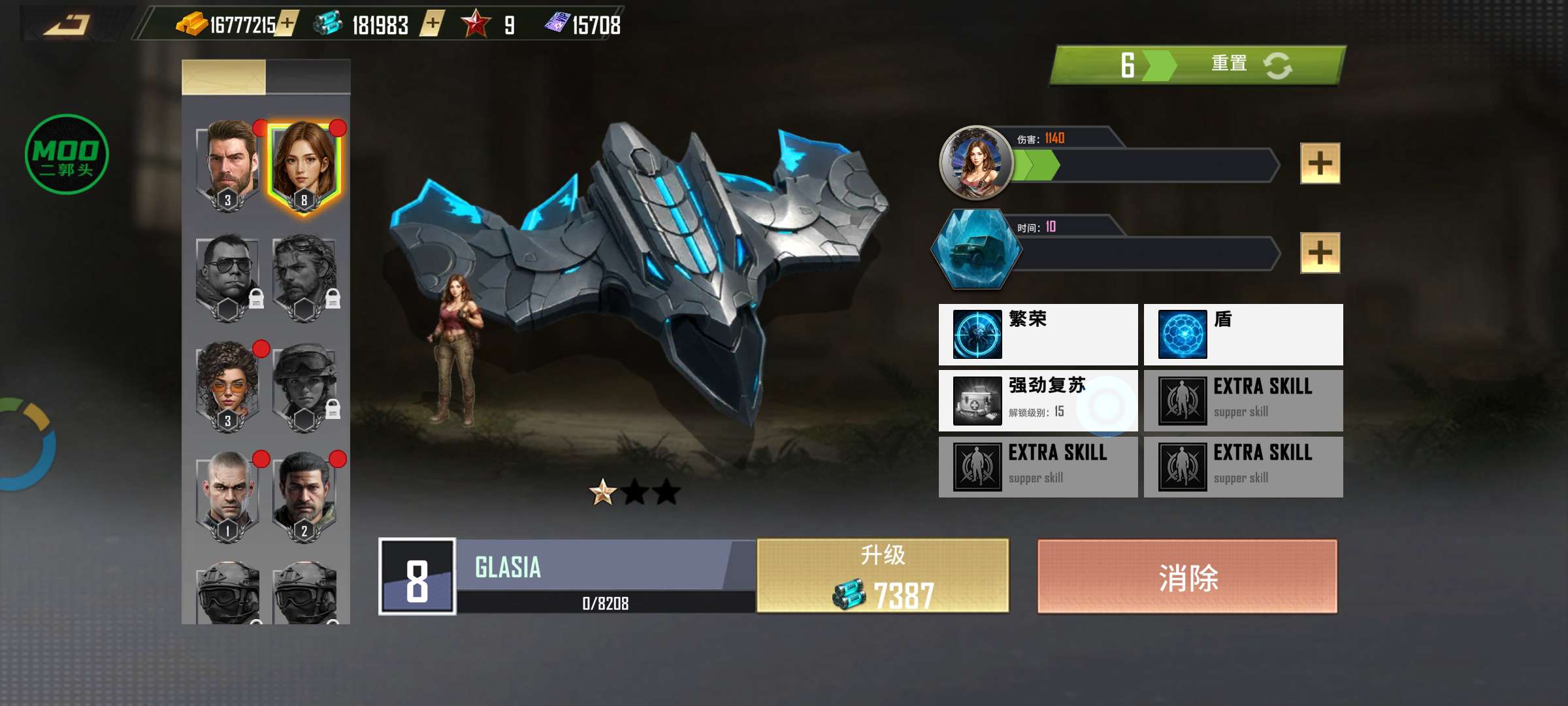Increase time stat with its plus button
Screen dimensions: 1568x706
[x=1320, y=252]
